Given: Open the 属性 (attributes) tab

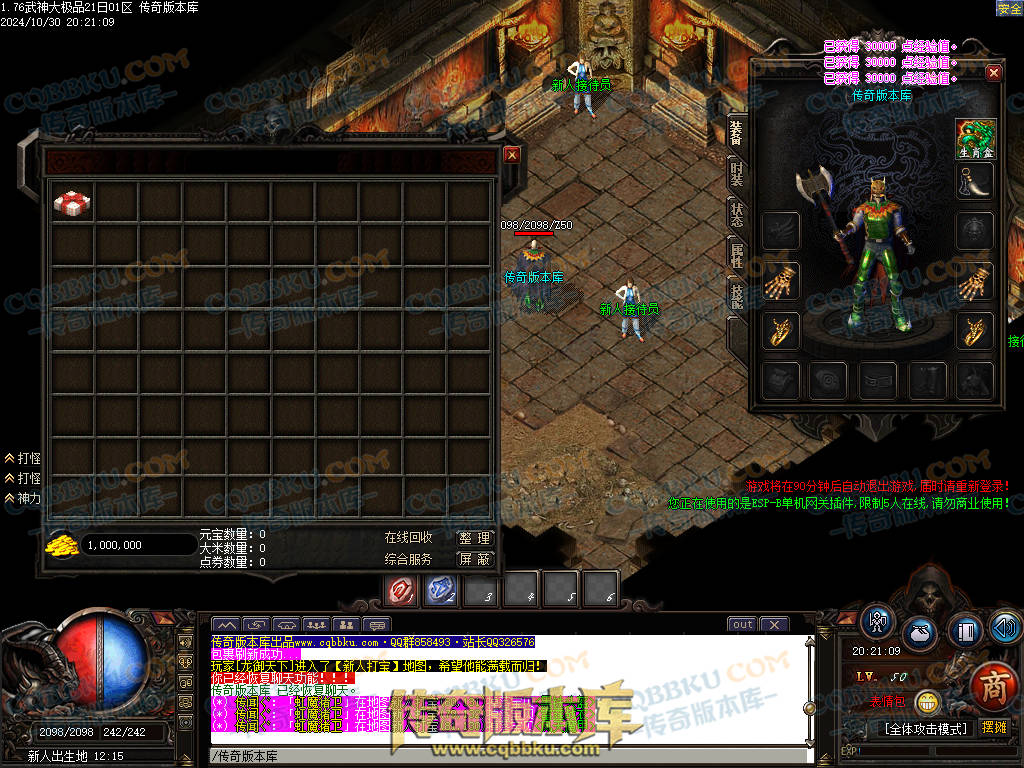Looking at the screenshot, I should point(736,253).
